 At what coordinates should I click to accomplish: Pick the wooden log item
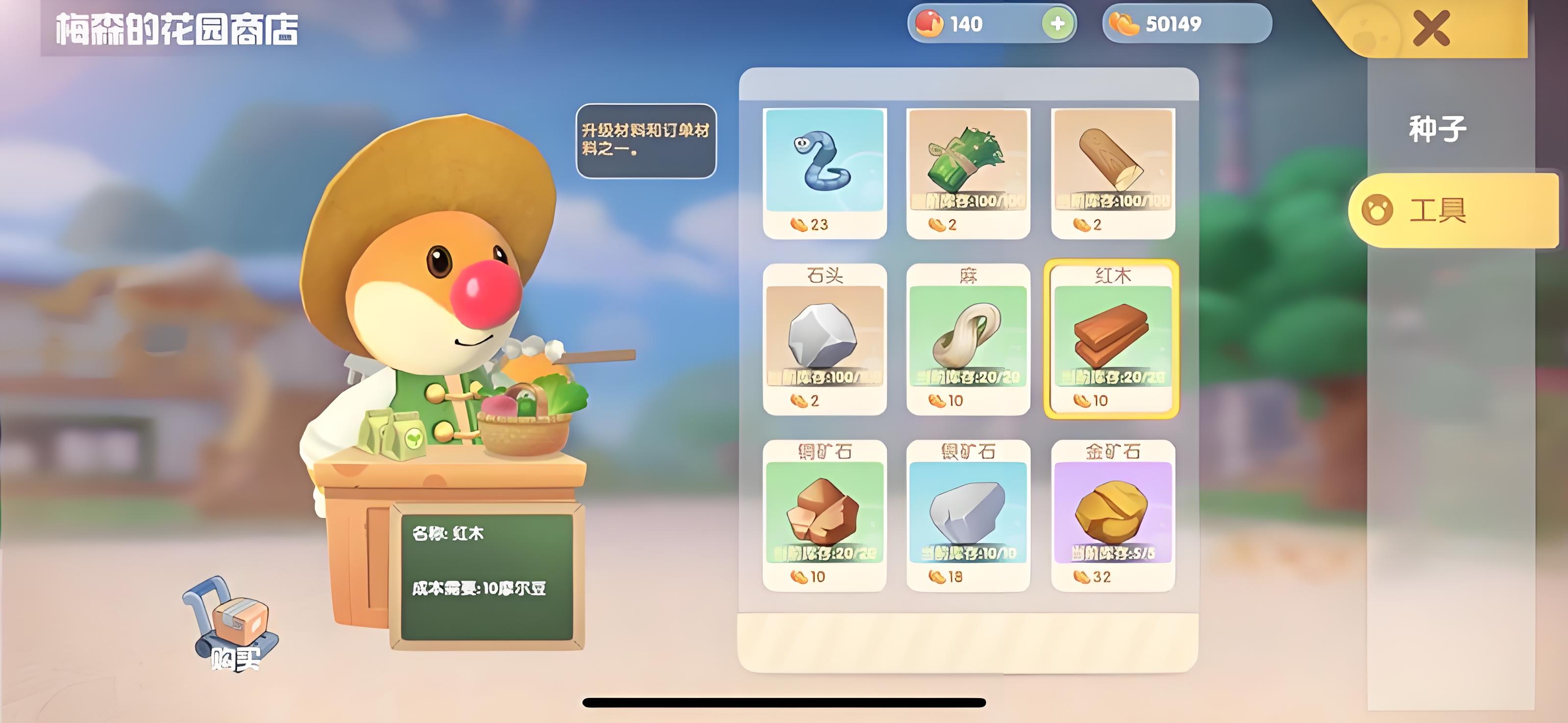[1113, 172]
